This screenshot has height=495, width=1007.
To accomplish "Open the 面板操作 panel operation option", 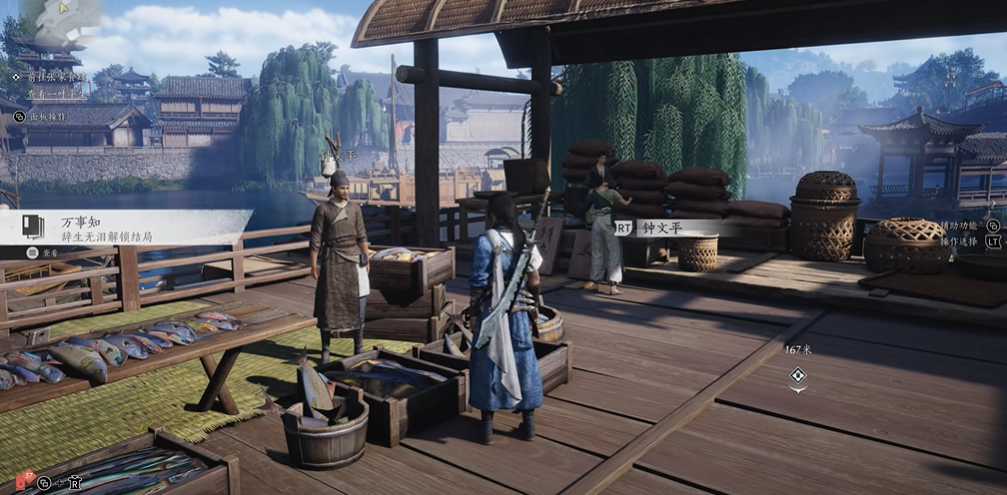I will (x=47, y=116).
